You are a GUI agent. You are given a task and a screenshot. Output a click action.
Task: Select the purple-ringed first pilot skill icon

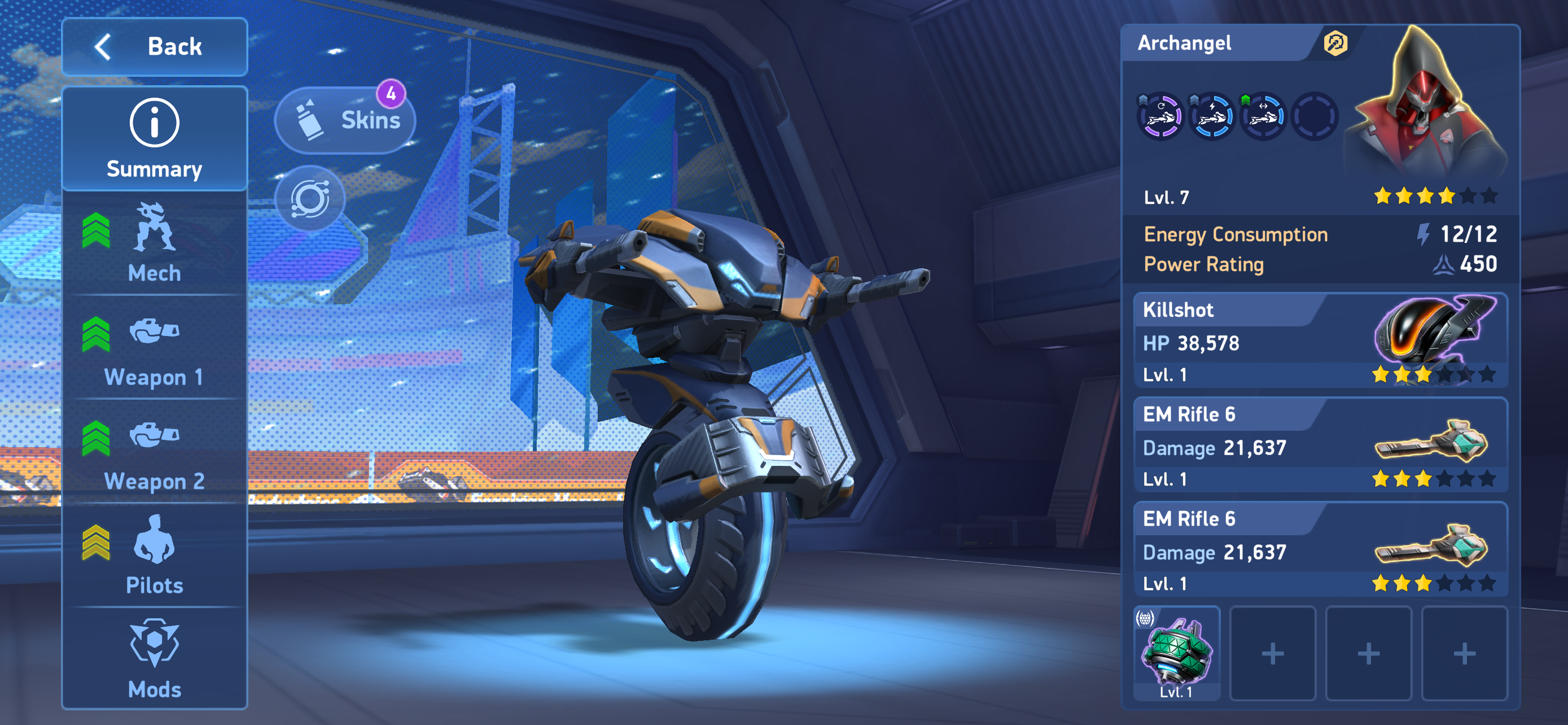click(1160, 116)
